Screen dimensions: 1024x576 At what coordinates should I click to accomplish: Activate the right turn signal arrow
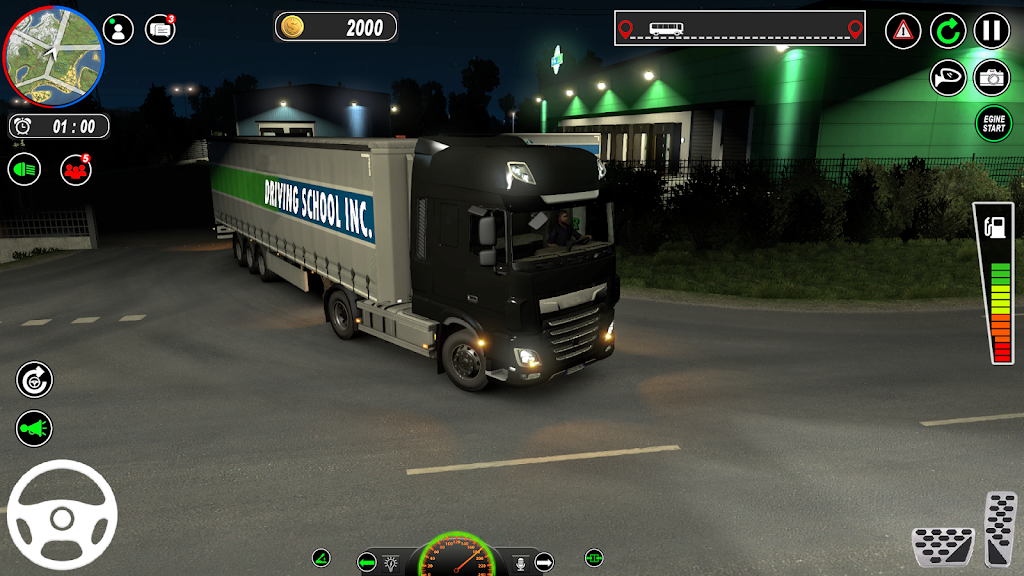coord(544,562)
